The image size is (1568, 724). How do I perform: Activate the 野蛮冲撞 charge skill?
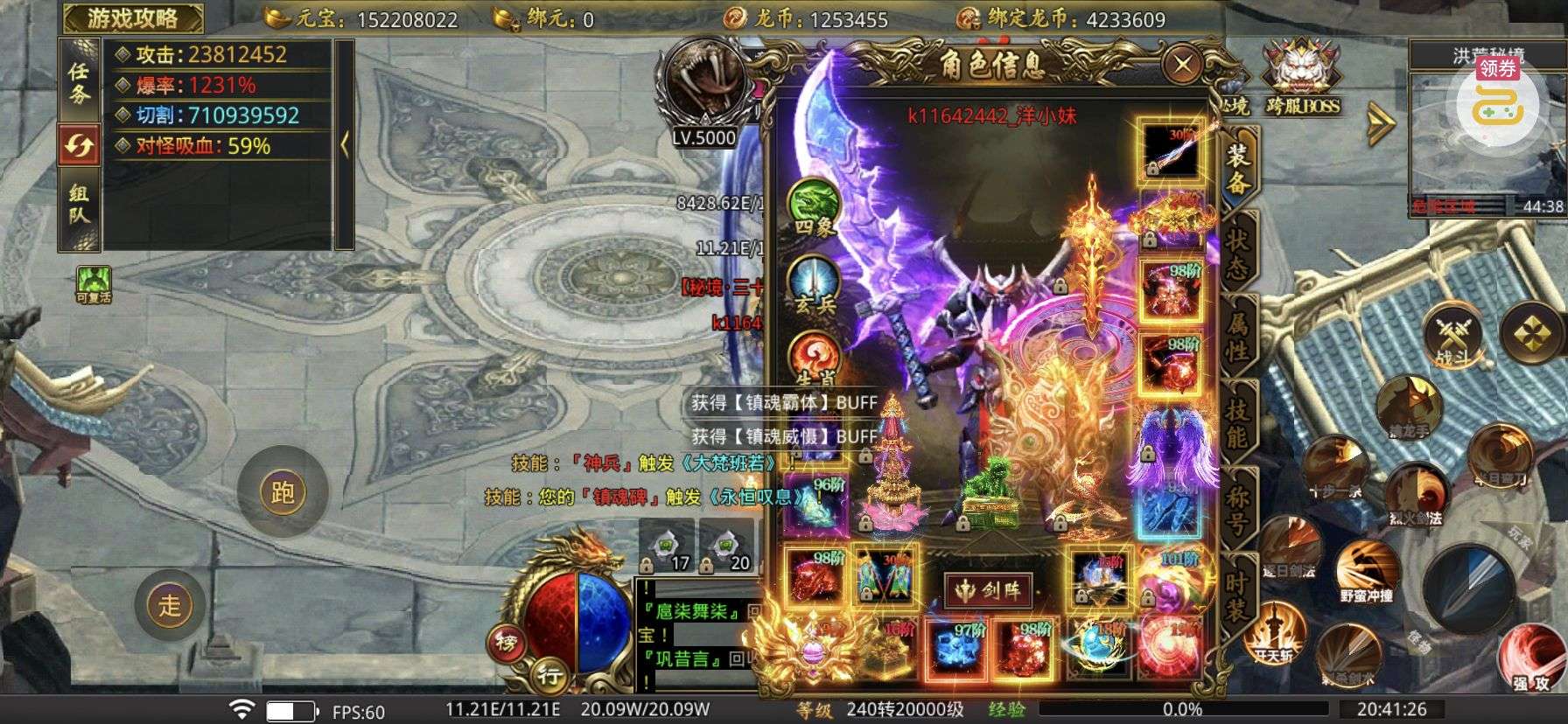point(1366,569)
